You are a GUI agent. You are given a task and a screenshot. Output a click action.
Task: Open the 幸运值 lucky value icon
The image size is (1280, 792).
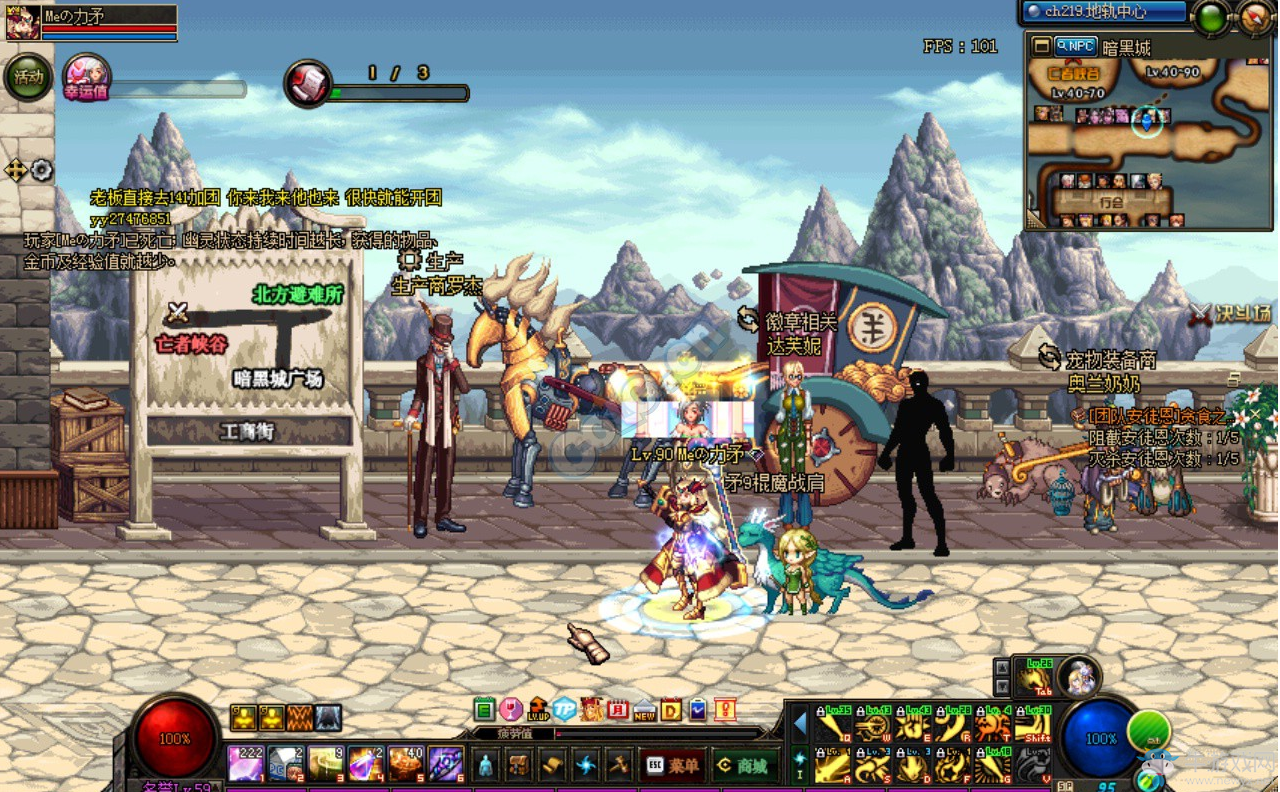pyautogui.click(x=86, y=77)
